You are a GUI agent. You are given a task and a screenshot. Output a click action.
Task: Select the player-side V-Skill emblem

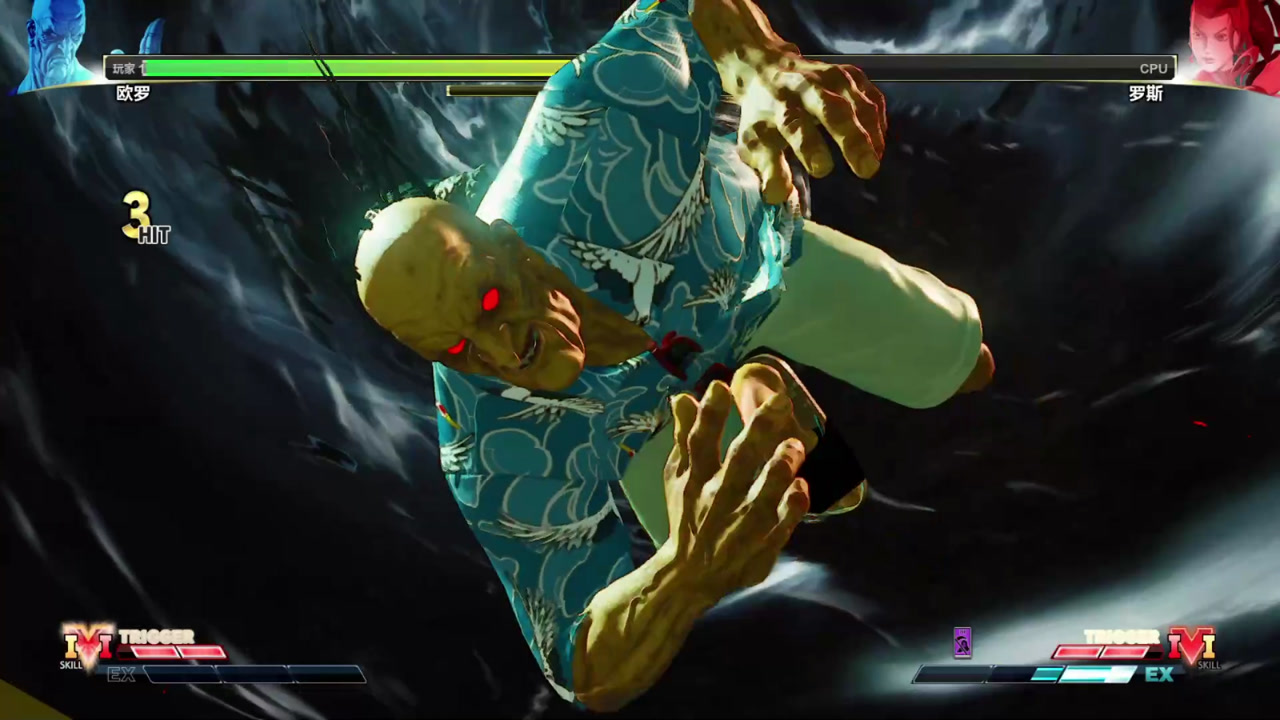pos(88,643)
